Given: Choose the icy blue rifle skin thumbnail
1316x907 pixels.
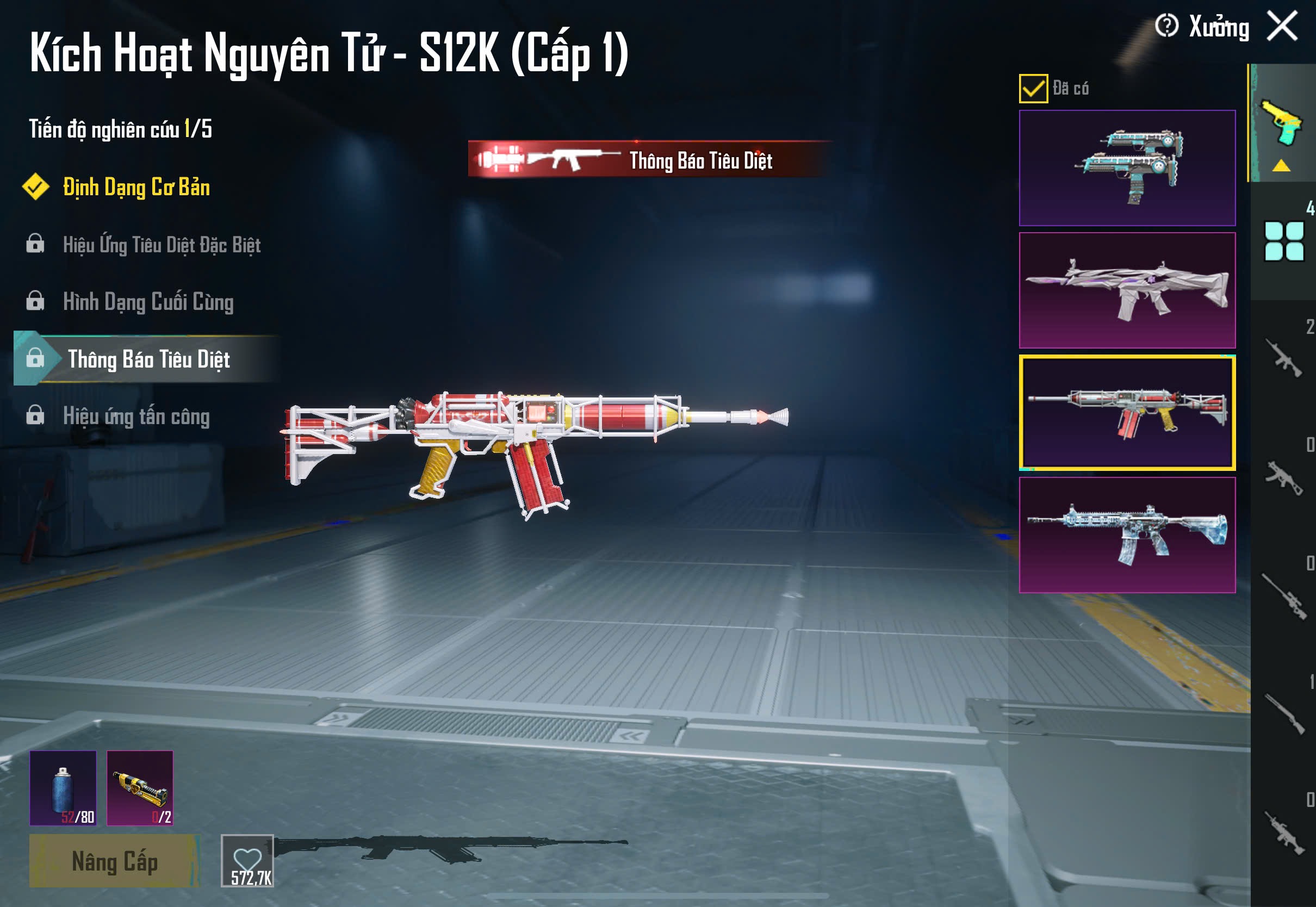Looking at the screenshot, I should click(1127, 535).
